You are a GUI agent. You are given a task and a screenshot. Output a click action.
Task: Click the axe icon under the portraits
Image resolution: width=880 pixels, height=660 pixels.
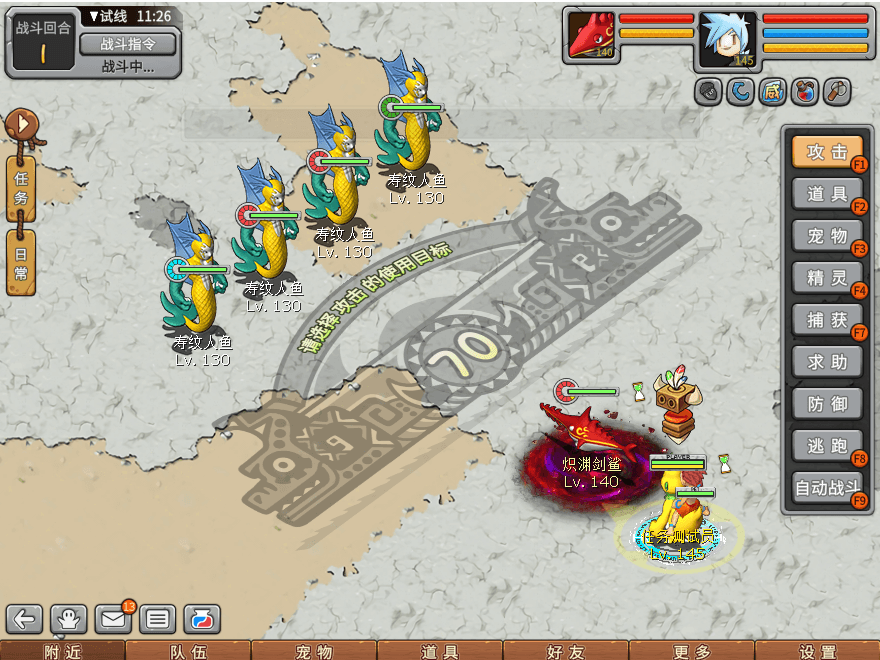point(836,92)
